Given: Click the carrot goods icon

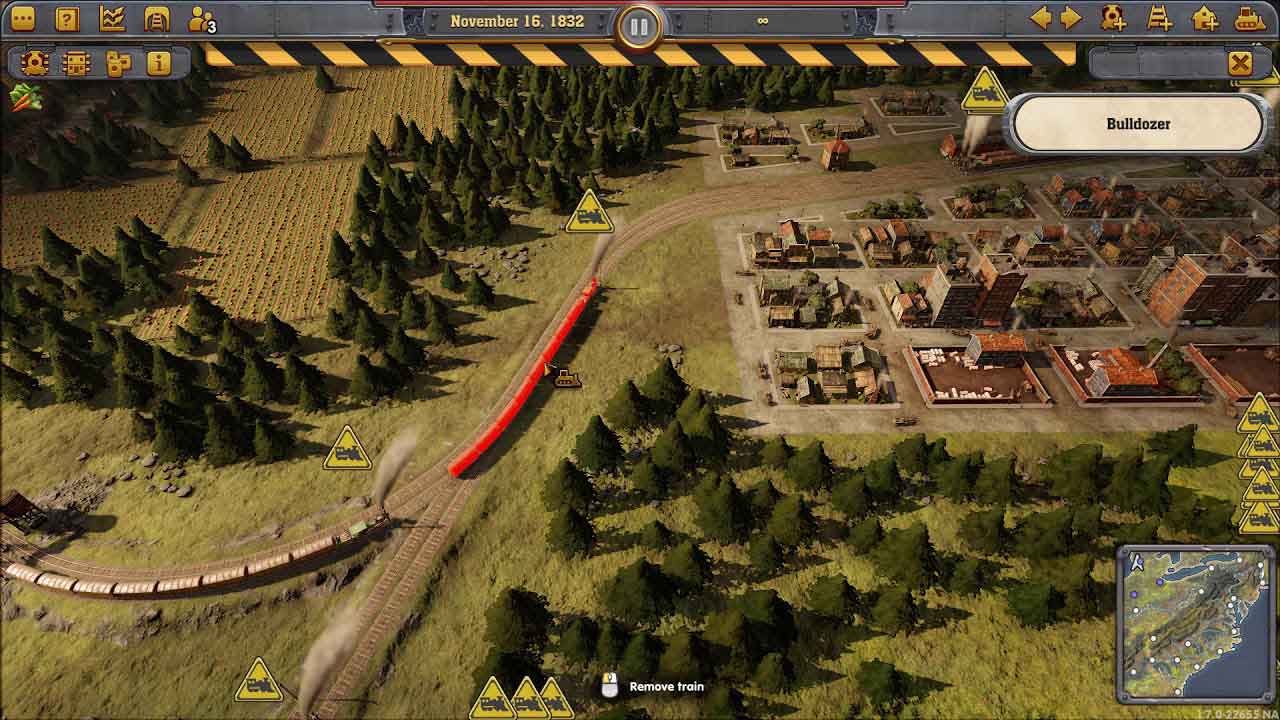Looking at the screenshot, I should click(25, 97).
